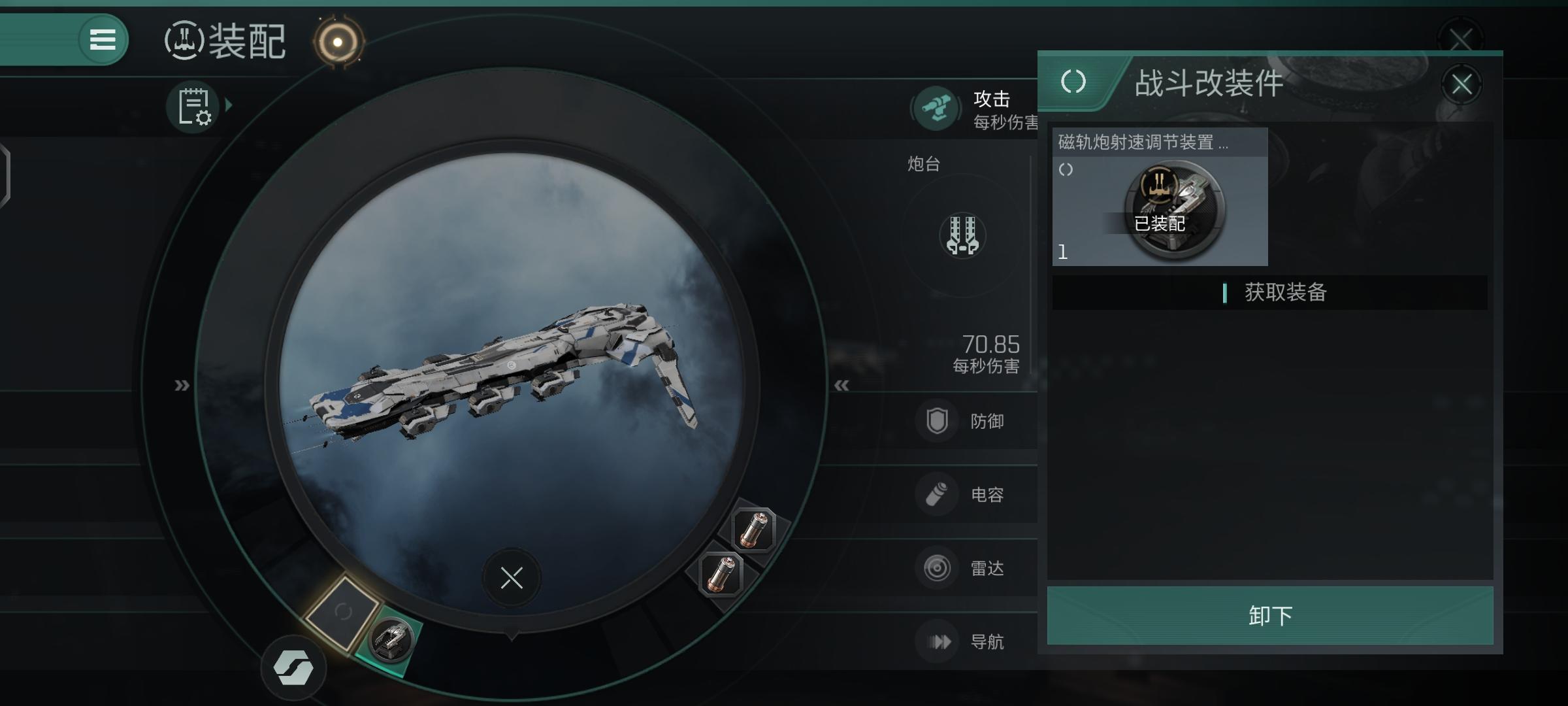Close the 战斗改装件 panel
Screen dimensions: 1568x706
click(1461, 84)
